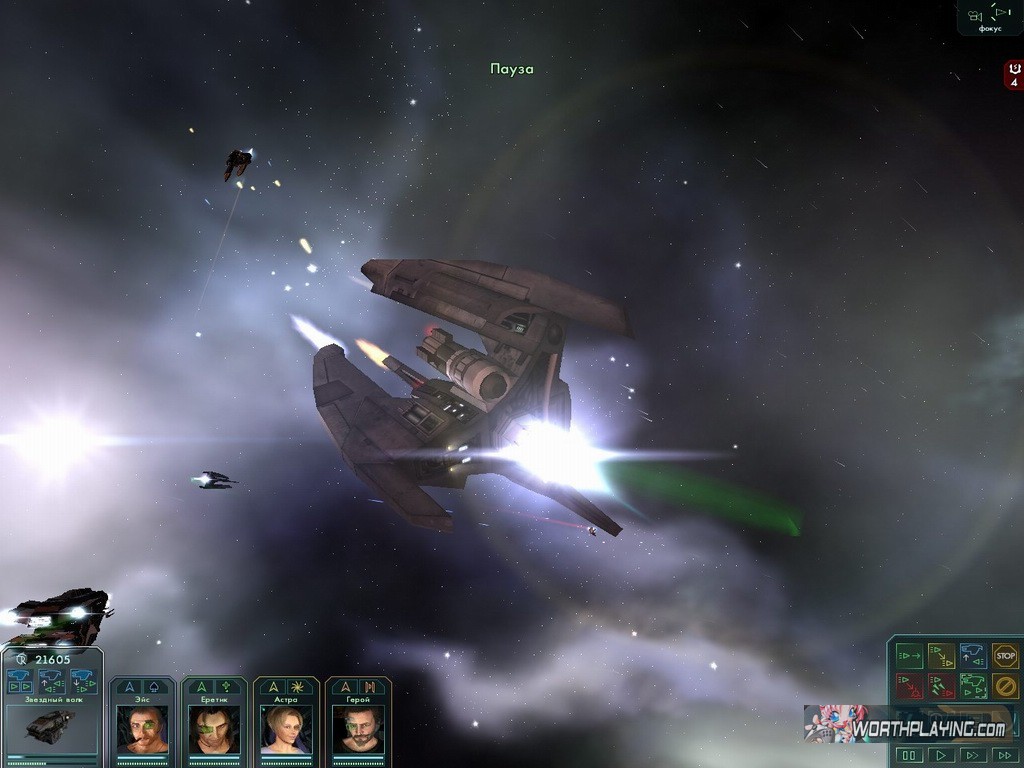1024x768 pixels.
Task: Click the spade icon above Эйс
Action: click(154, 687)
